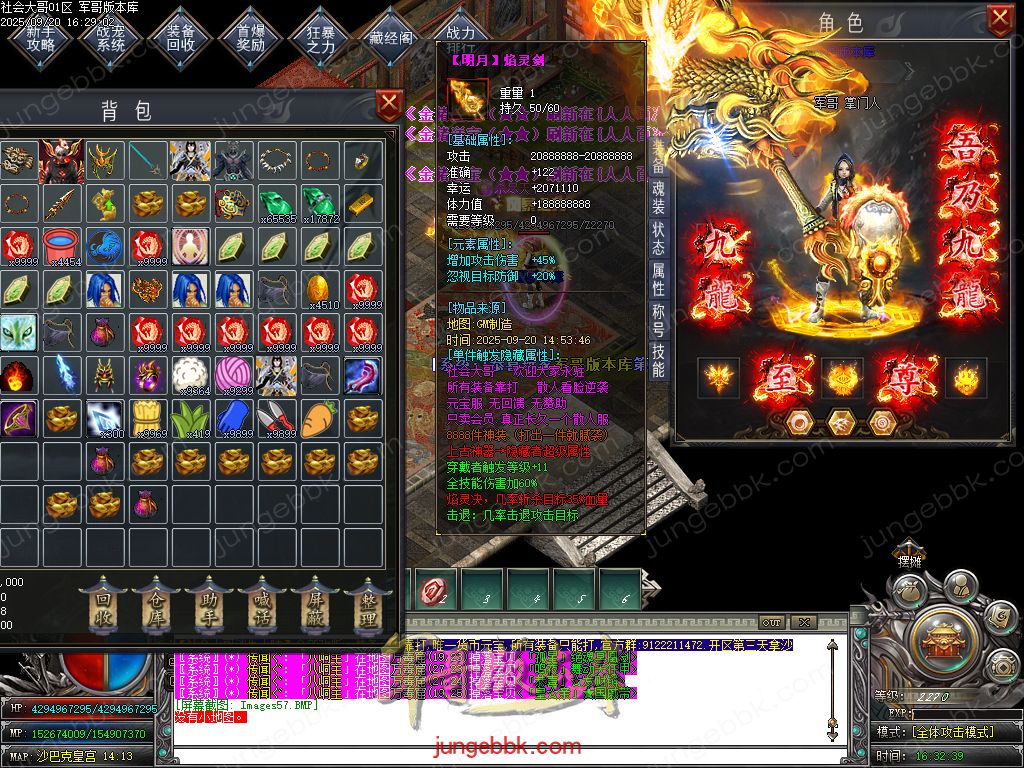Close the 角色 character window
This screenshot has height=768, width=1024.
tap(999, 18)
